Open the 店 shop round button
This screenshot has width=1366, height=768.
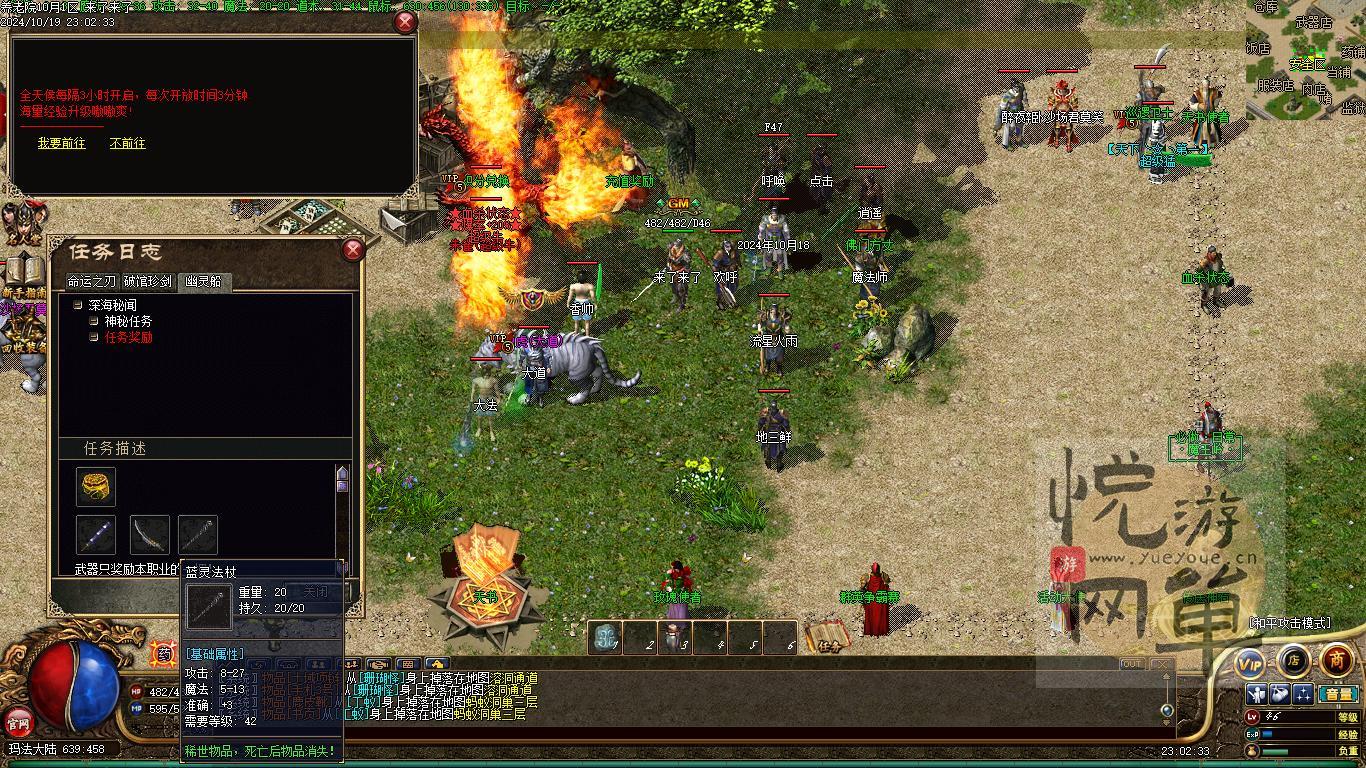(x=1294, y=660)
